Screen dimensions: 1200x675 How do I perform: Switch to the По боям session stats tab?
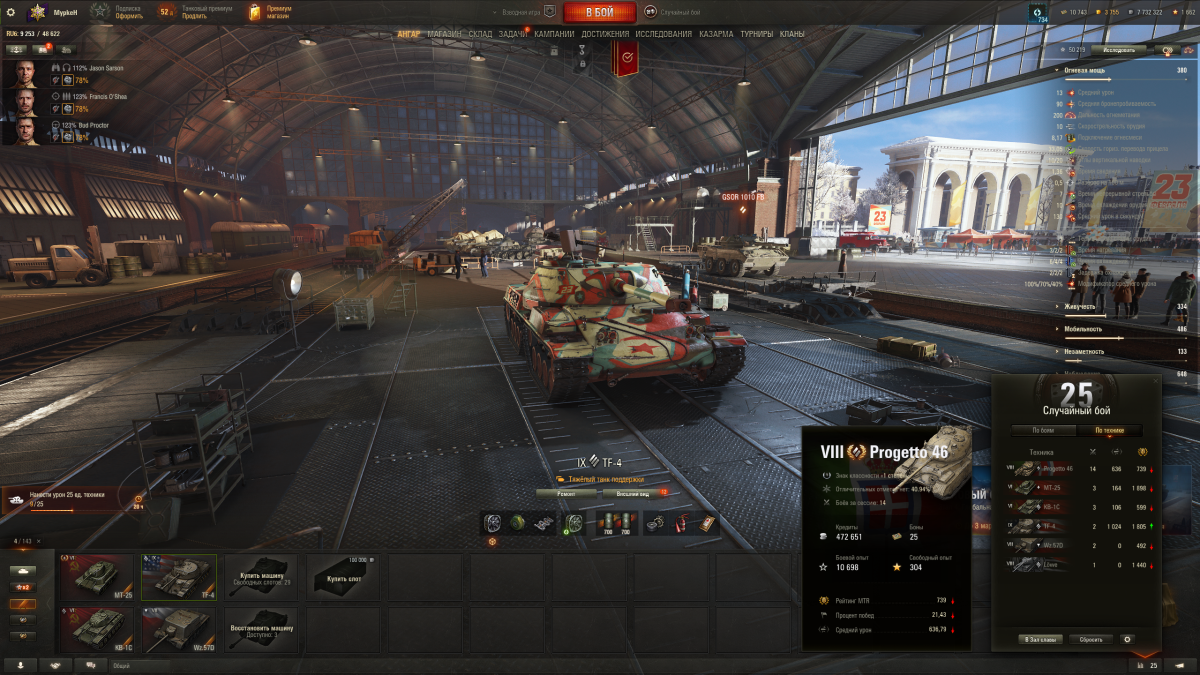pyautogui.click(x=1044, y=431)
